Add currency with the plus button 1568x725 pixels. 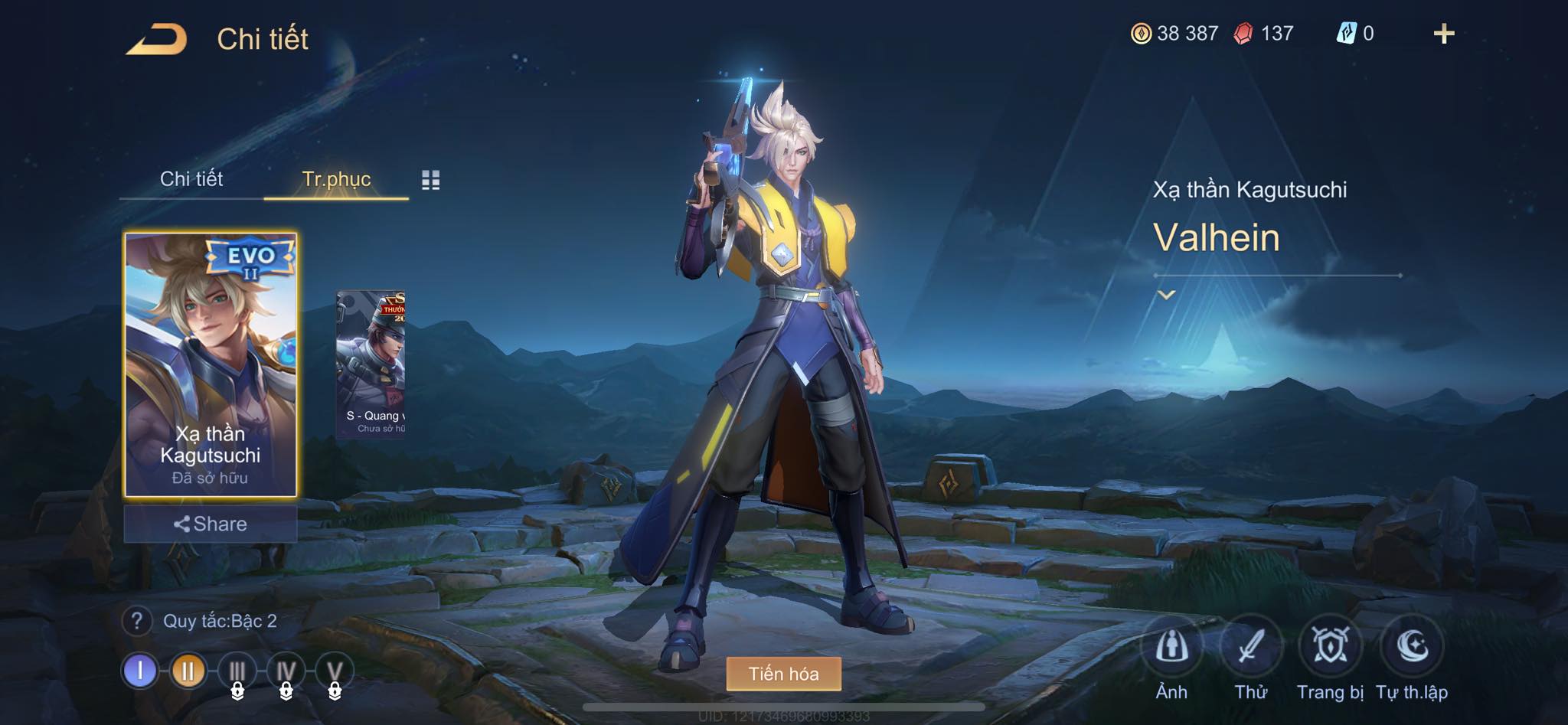pos(1444,34)
